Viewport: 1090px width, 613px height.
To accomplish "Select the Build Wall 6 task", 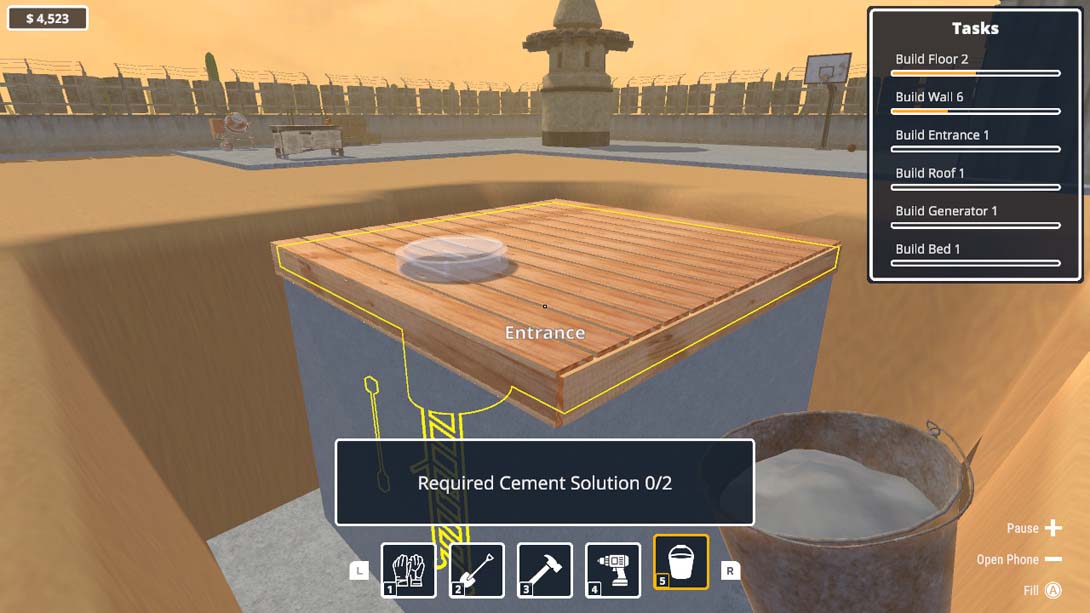I will 975,101.
